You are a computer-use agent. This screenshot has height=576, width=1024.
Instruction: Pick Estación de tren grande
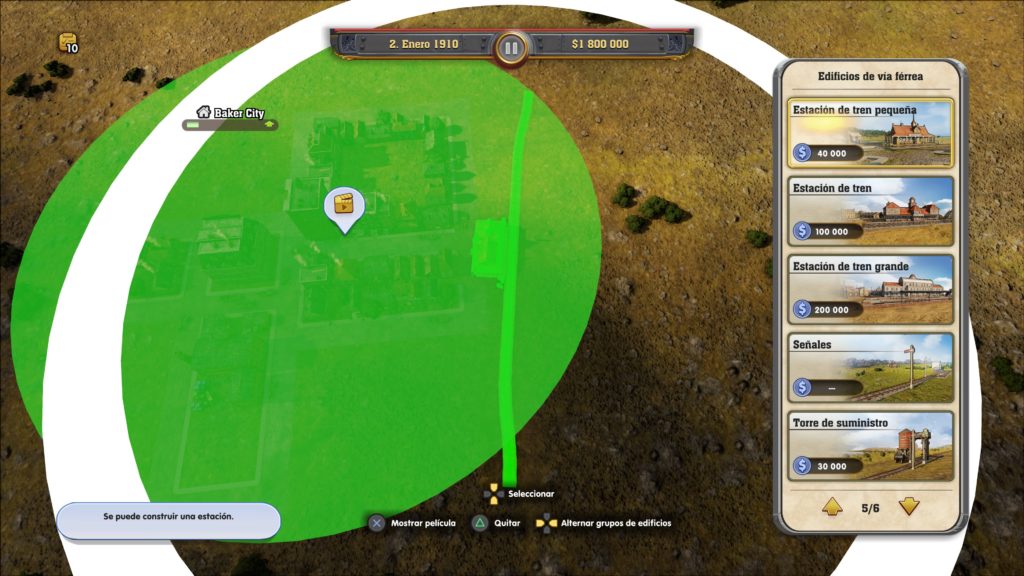click(870, 289)
